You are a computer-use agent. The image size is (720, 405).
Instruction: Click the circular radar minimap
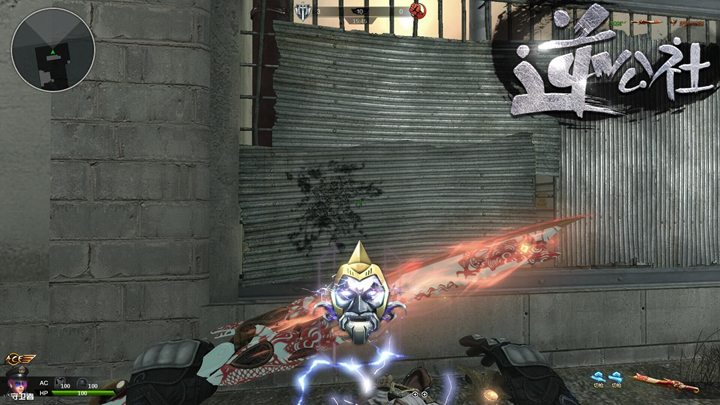point(53,49)
